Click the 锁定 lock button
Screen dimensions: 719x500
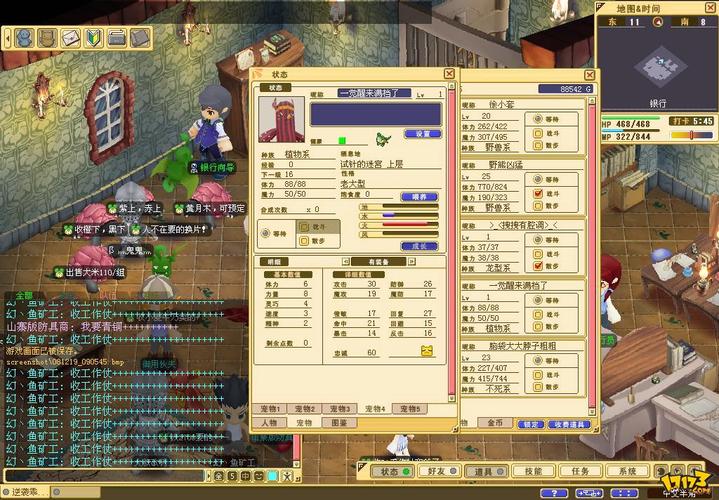(x=530, y=424)
